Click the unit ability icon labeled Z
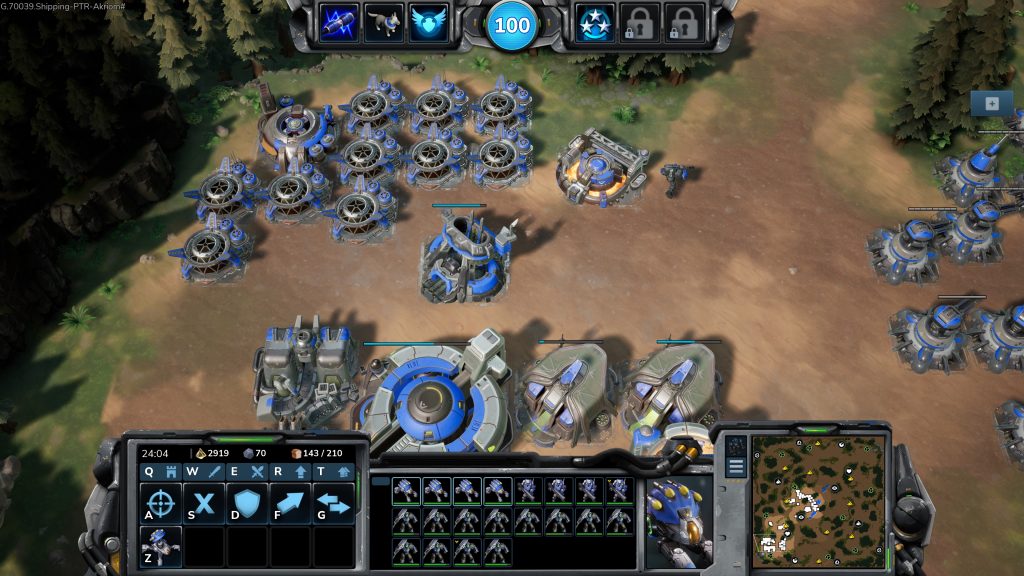 (160, 547)
